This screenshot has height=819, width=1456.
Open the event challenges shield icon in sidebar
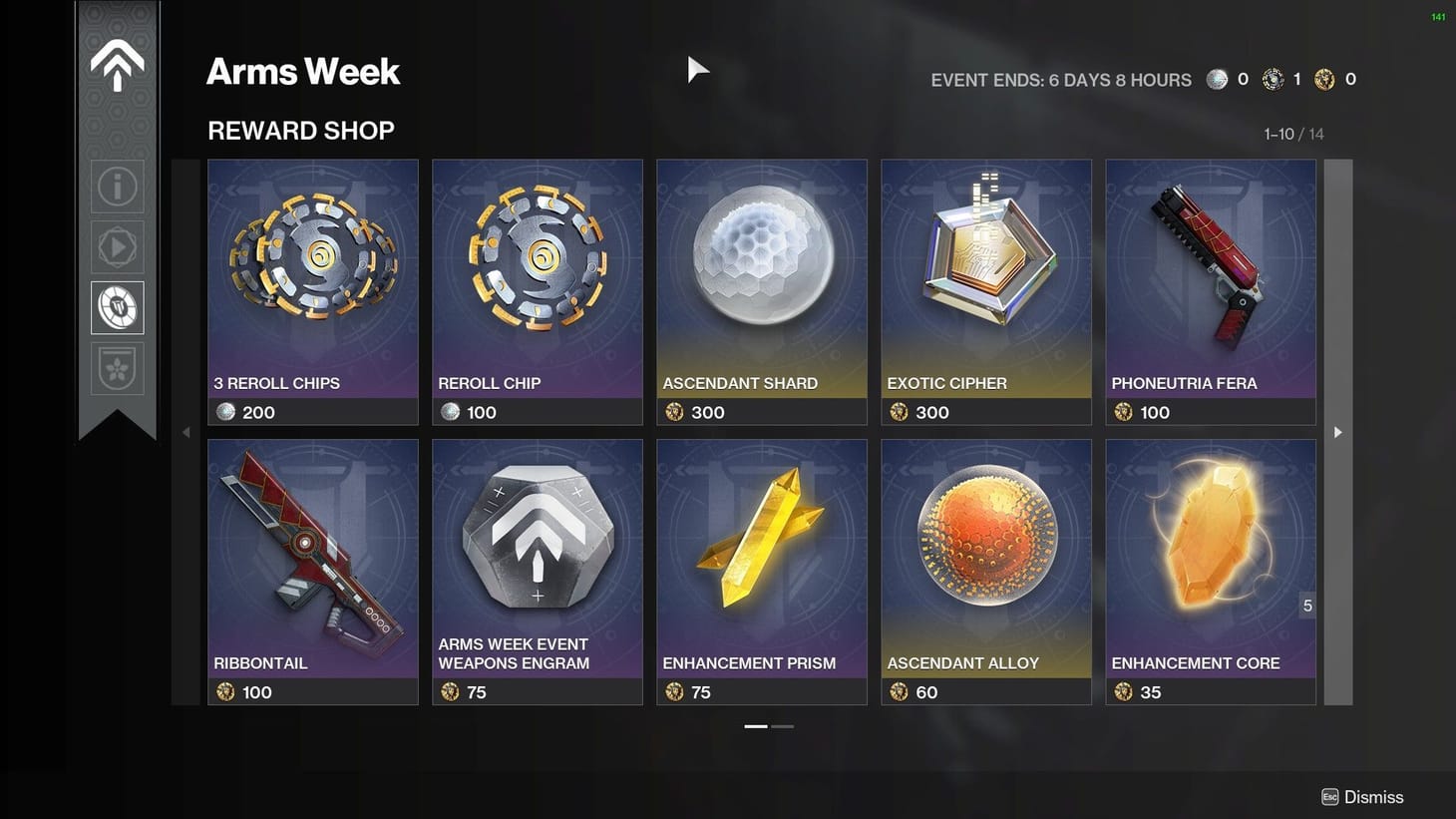coord(117,367)
